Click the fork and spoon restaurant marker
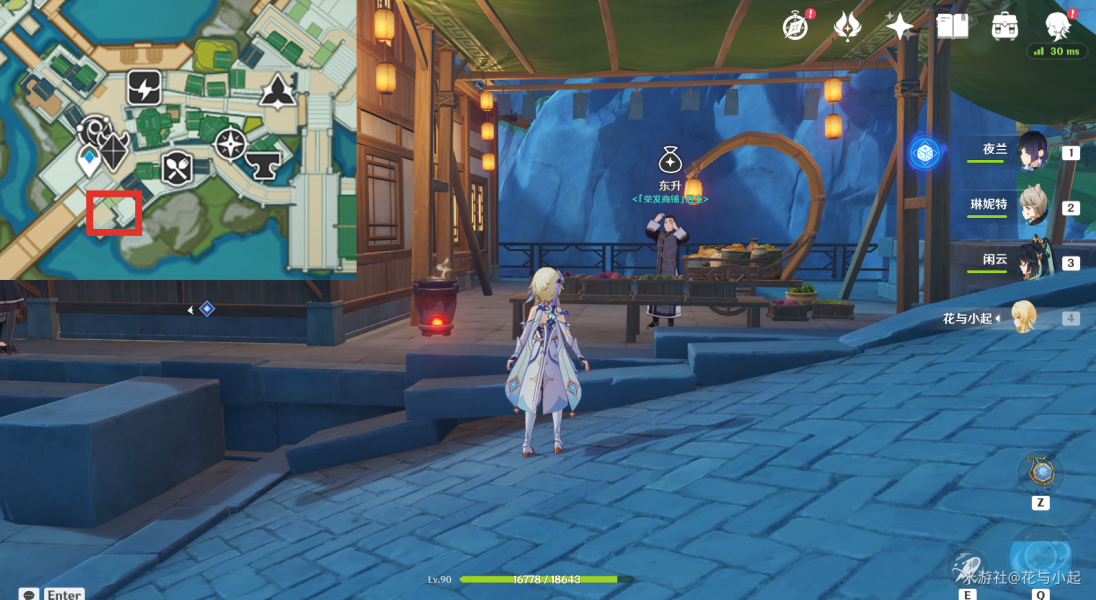 (x=178, y=168)
